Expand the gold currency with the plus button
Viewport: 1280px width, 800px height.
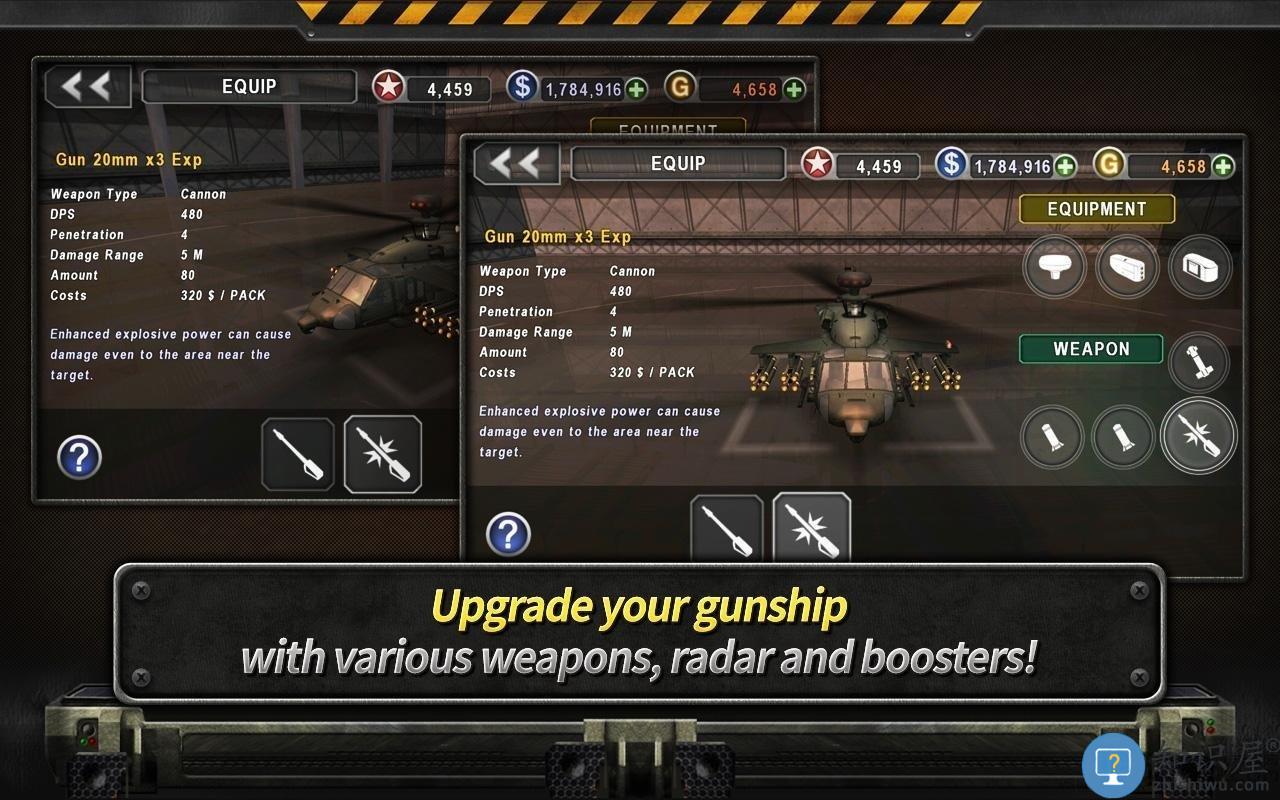pos(1222,166)
